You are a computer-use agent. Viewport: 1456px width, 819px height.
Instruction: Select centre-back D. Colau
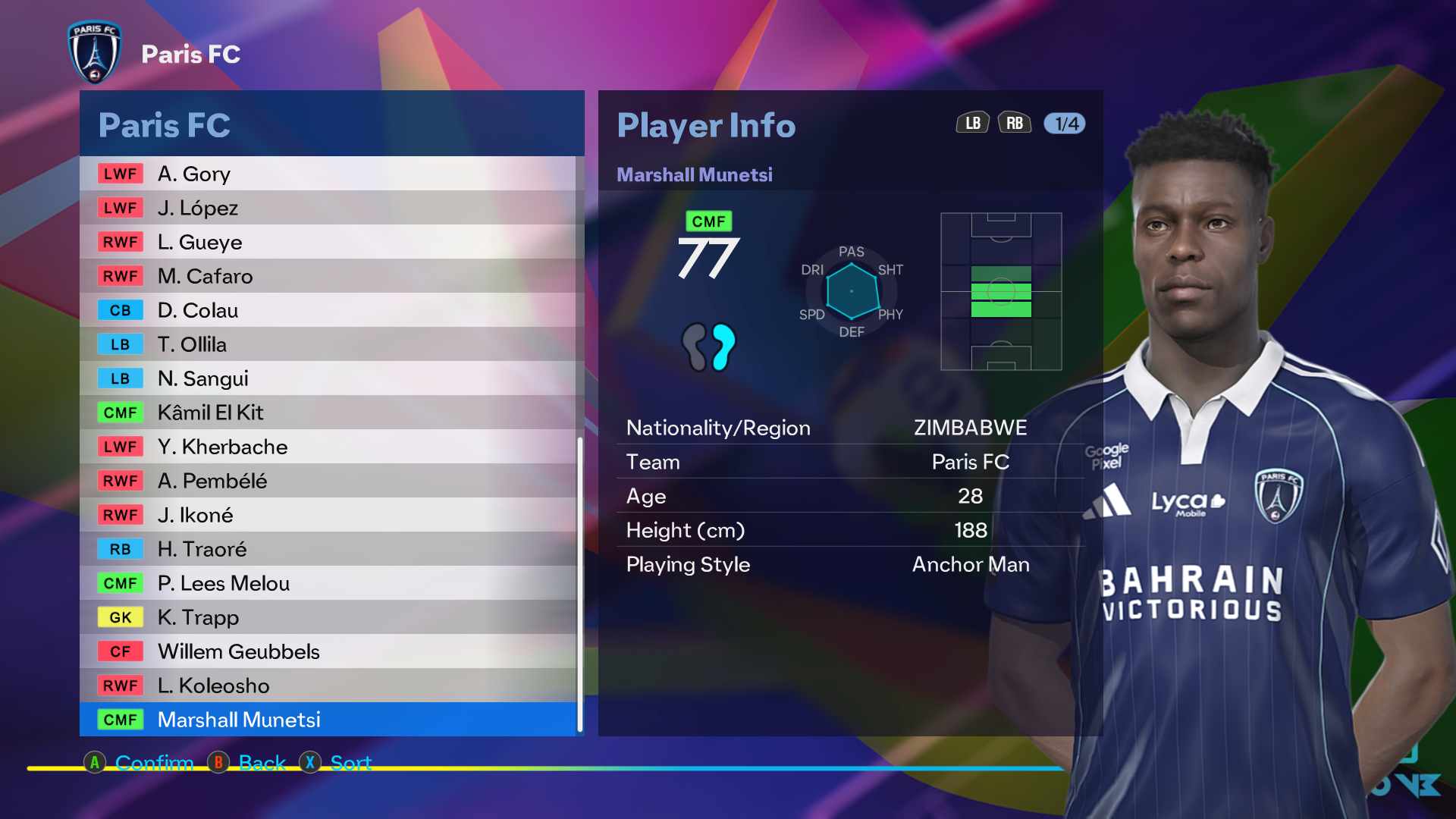click(328, 310)
